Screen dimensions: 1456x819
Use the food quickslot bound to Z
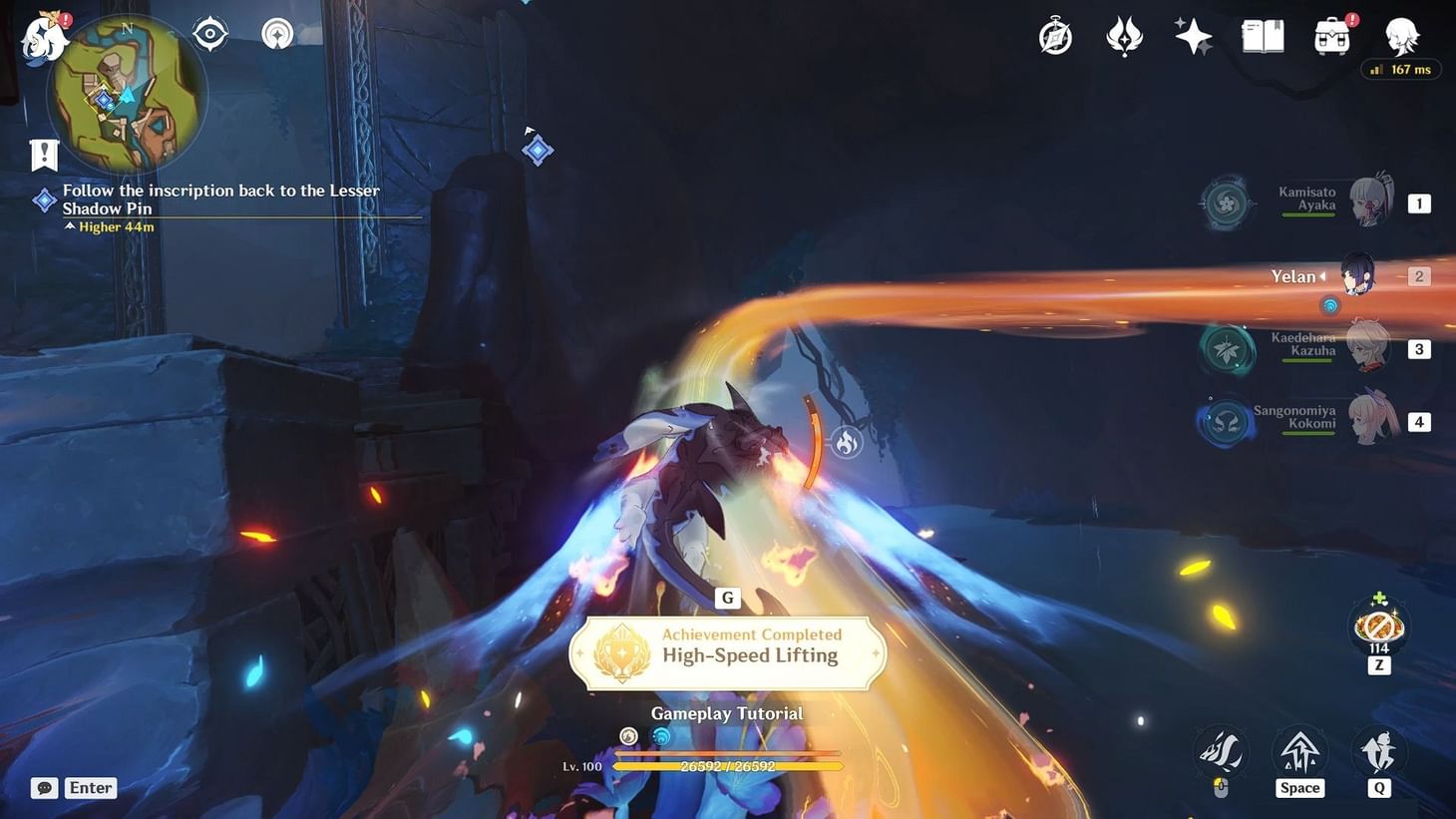(x=1377, y=626)
